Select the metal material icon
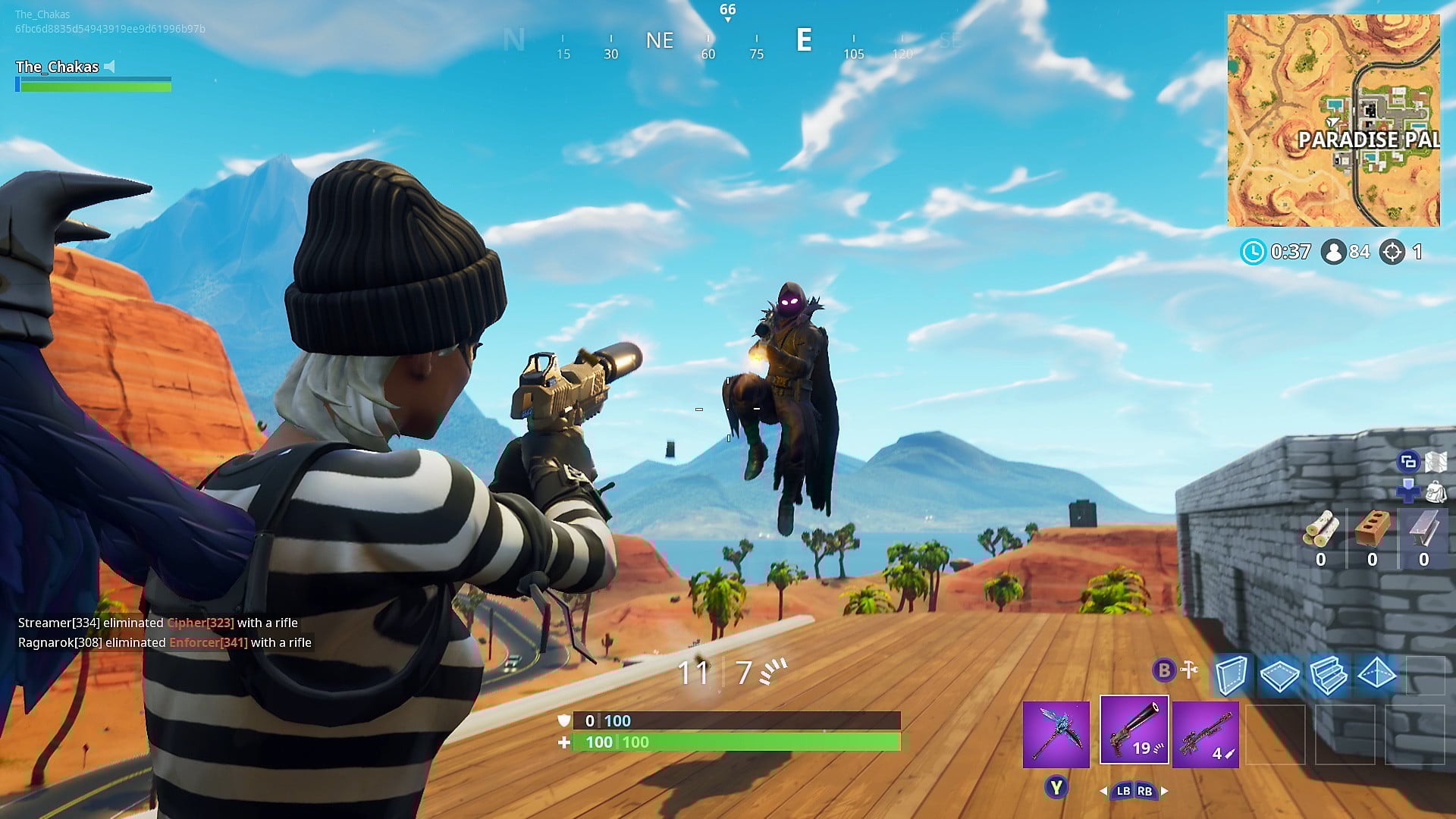Viewport: 1456px width, 819px height. 1423,529
